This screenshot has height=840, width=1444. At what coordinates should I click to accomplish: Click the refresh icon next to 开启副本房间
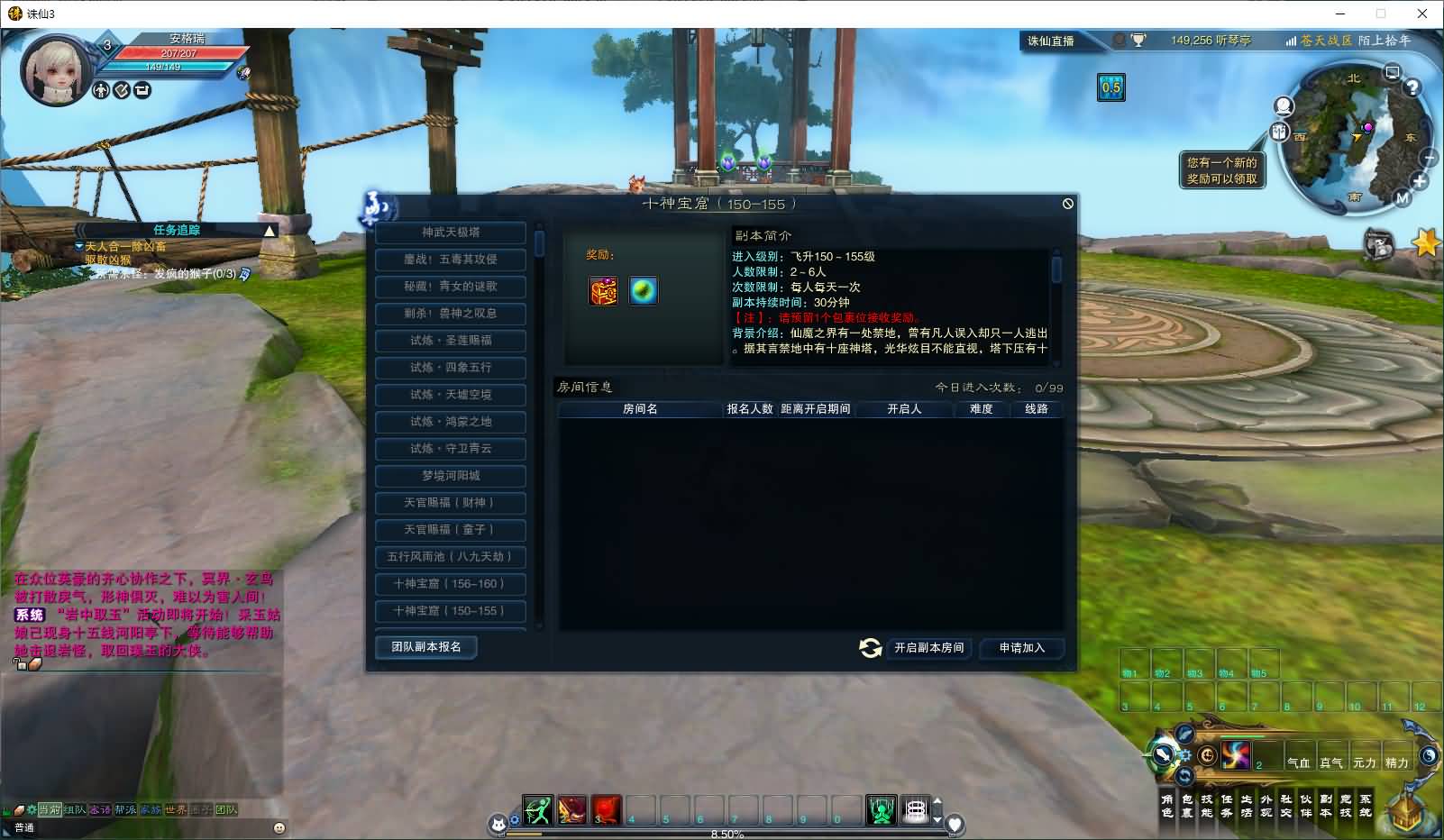(870, 648)
